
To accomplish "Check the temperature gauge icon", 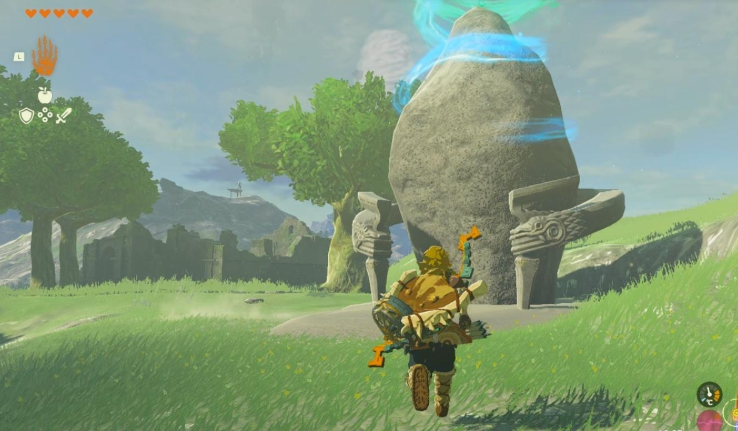I will pos(709,393).
